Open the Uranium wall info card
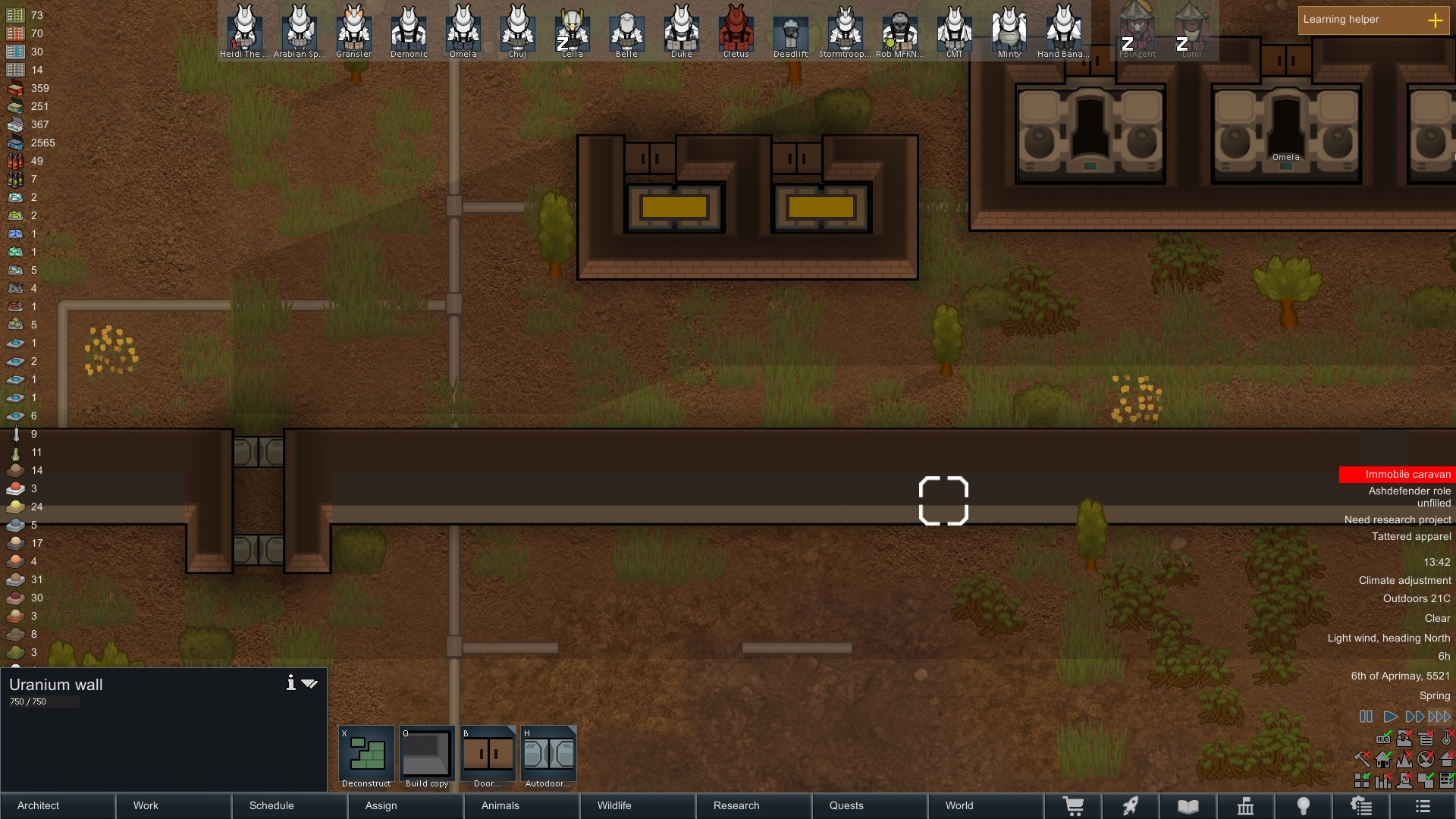This screenshot has height=819, width=1456. pyautogui.click(x=290, y=683)
